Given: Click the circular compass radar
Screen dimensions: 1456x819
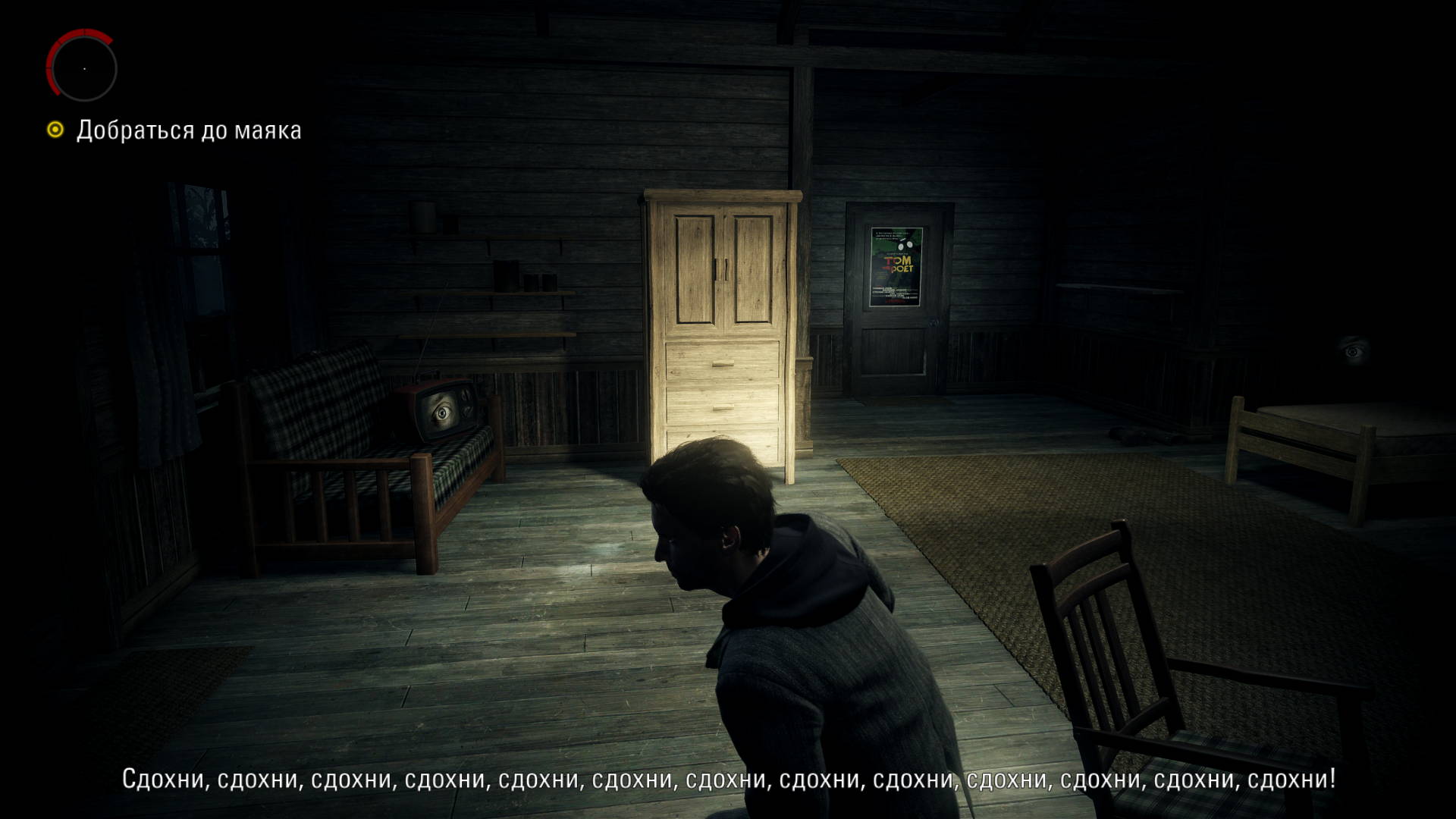Looking at the screenshot, I should pyautogui.click(x=83, y=67).
